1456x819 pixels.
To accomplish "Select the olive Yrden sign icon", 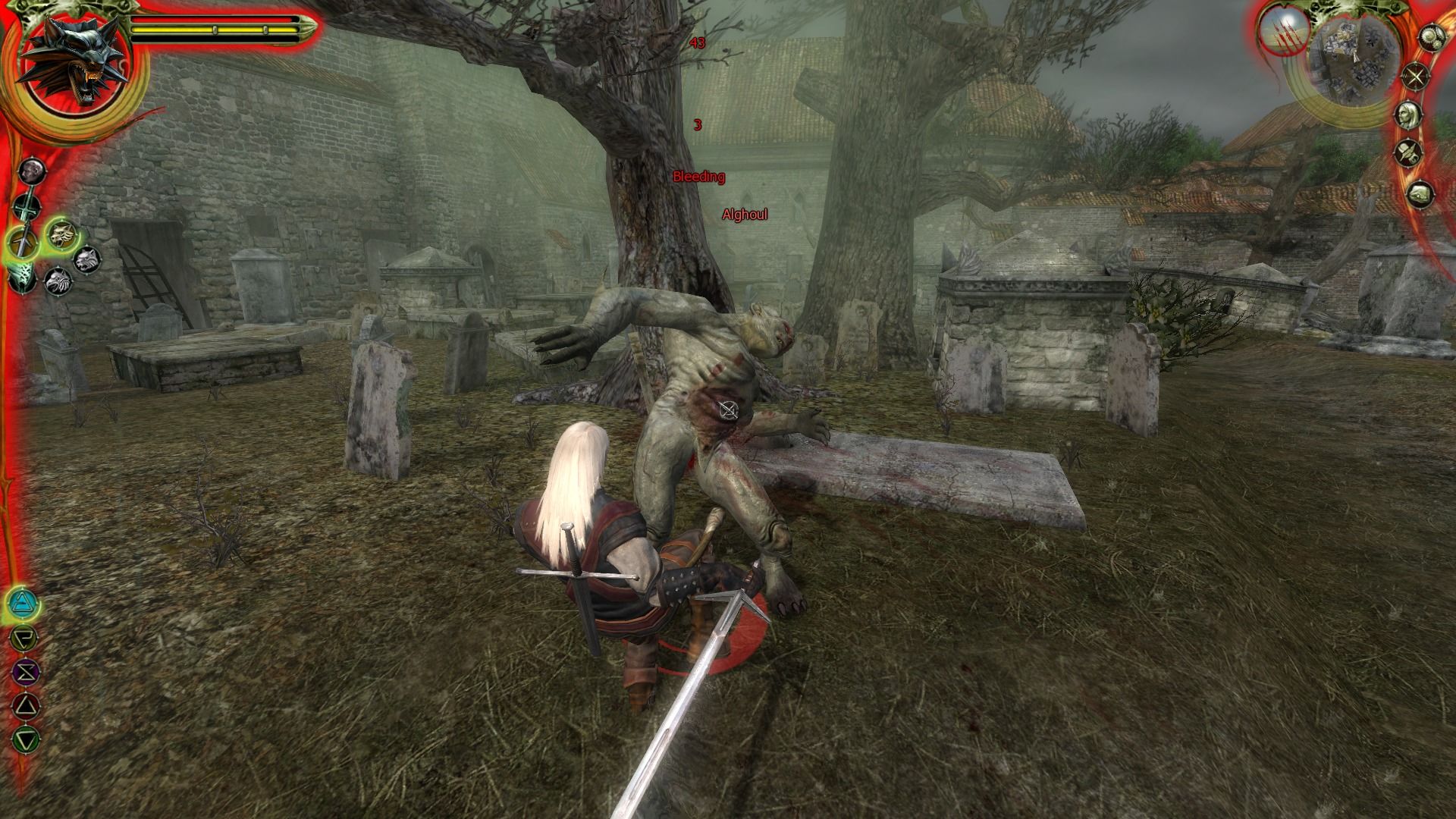I will (x=24, y=637).
